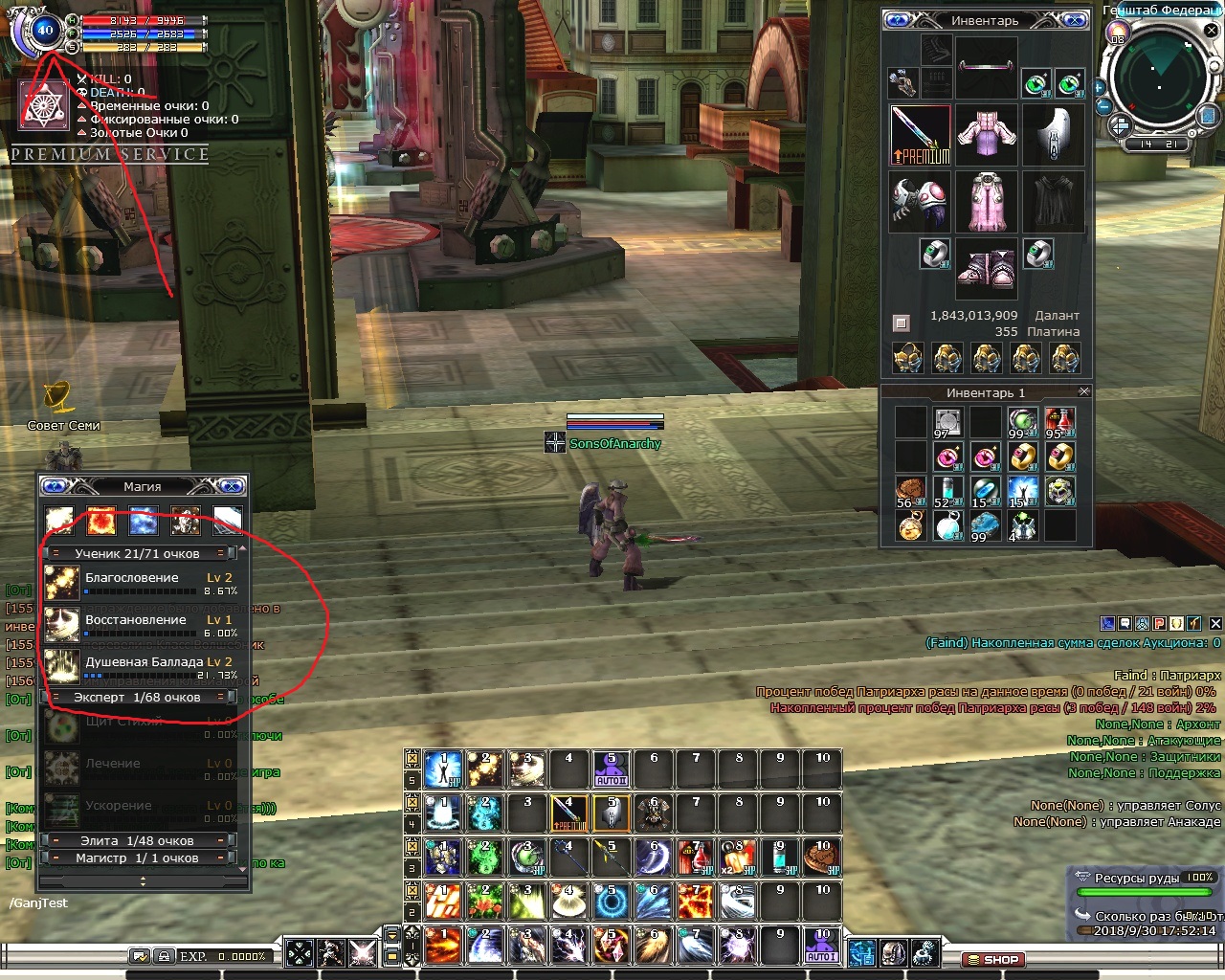This screenshot has height=980, width=1225.
Task: Select the equipped PREMIUM sword slot
Action: point(920,135)
